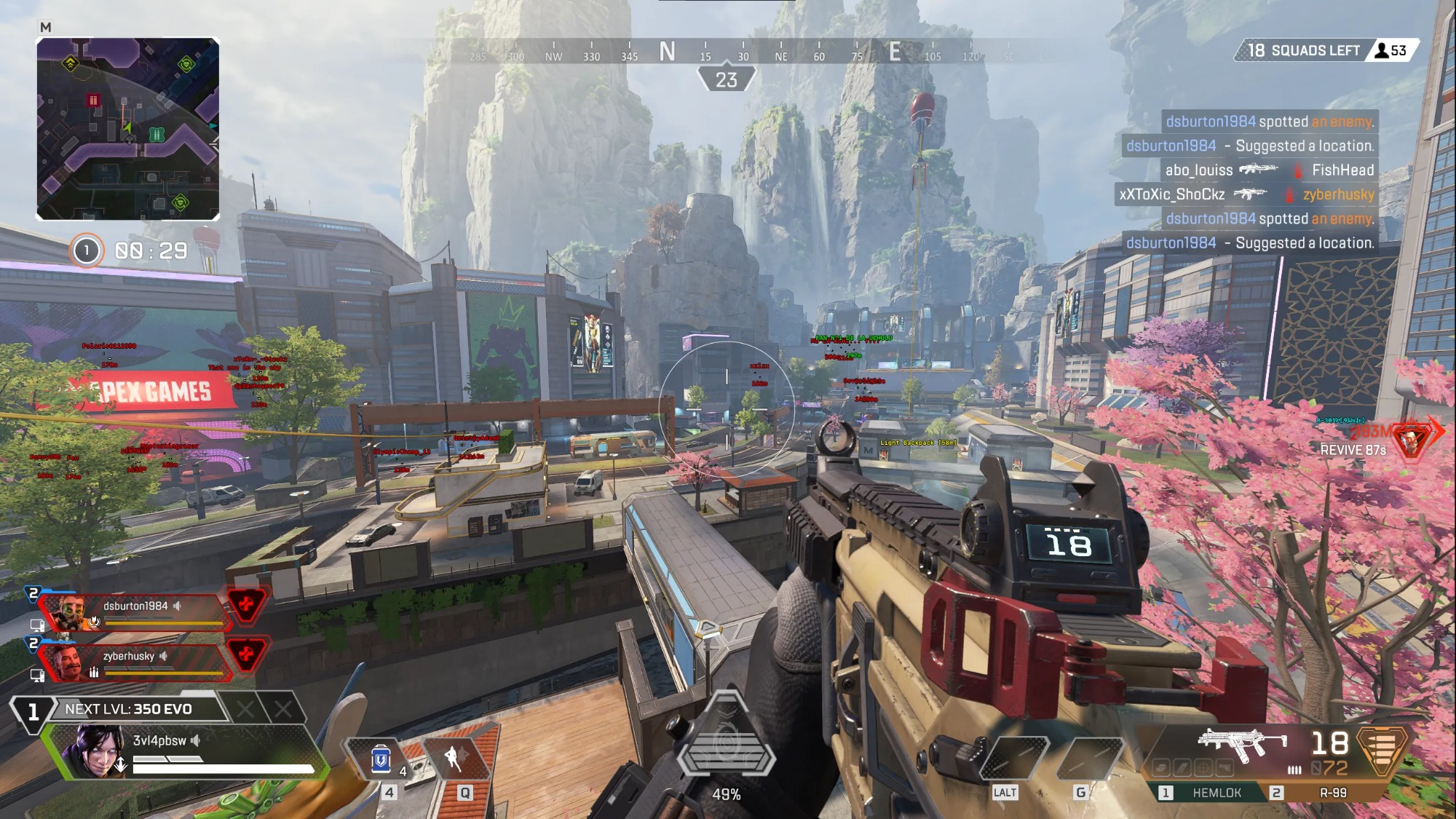Viewport: 1456px width, 819px height.
Task: Click the red banner card icon beside dsburton1984
Action: 247,605
